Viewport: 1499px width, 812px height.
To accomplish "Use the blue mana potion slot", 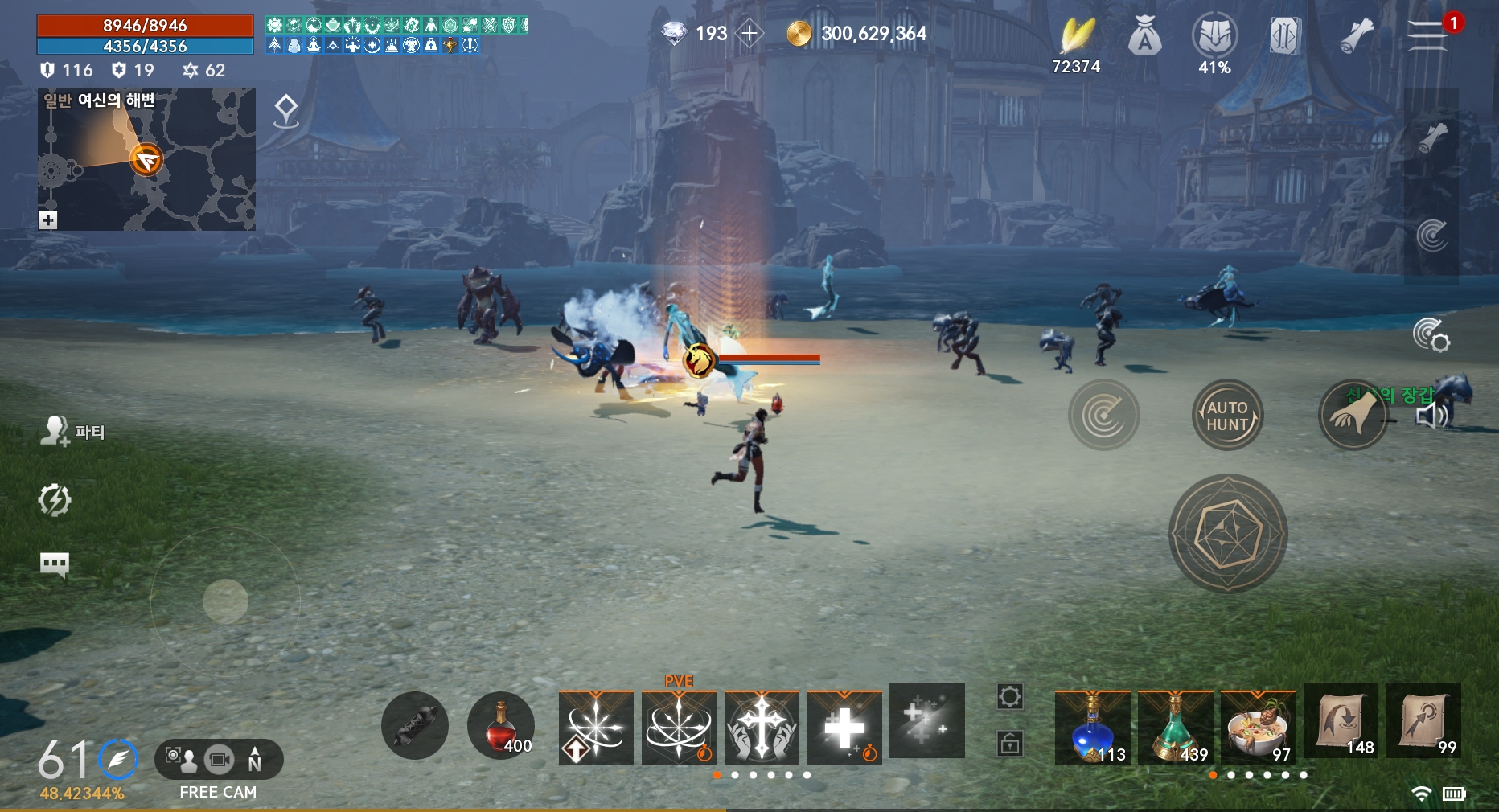I will (1092, 728).
